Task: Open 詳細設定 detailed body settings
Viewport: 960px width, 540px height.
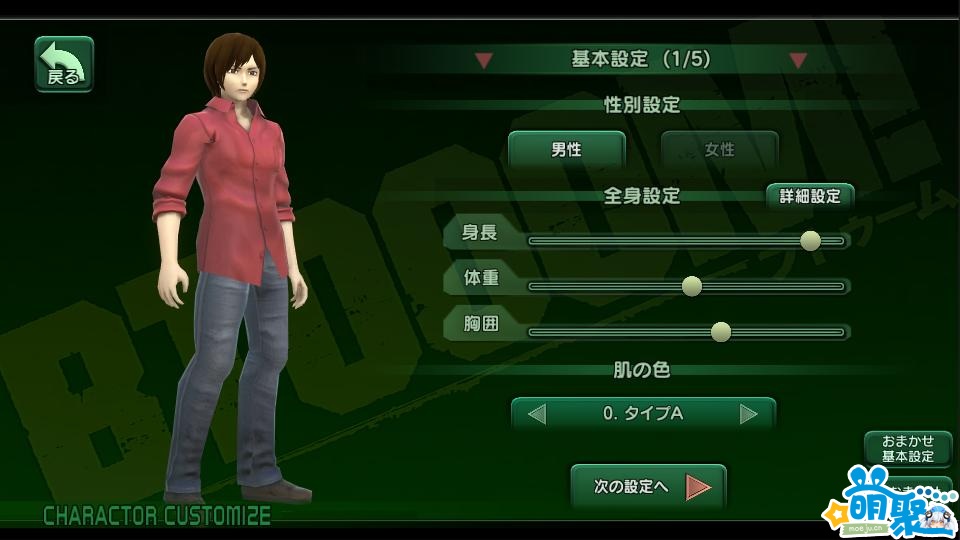Action: (810, 196)
